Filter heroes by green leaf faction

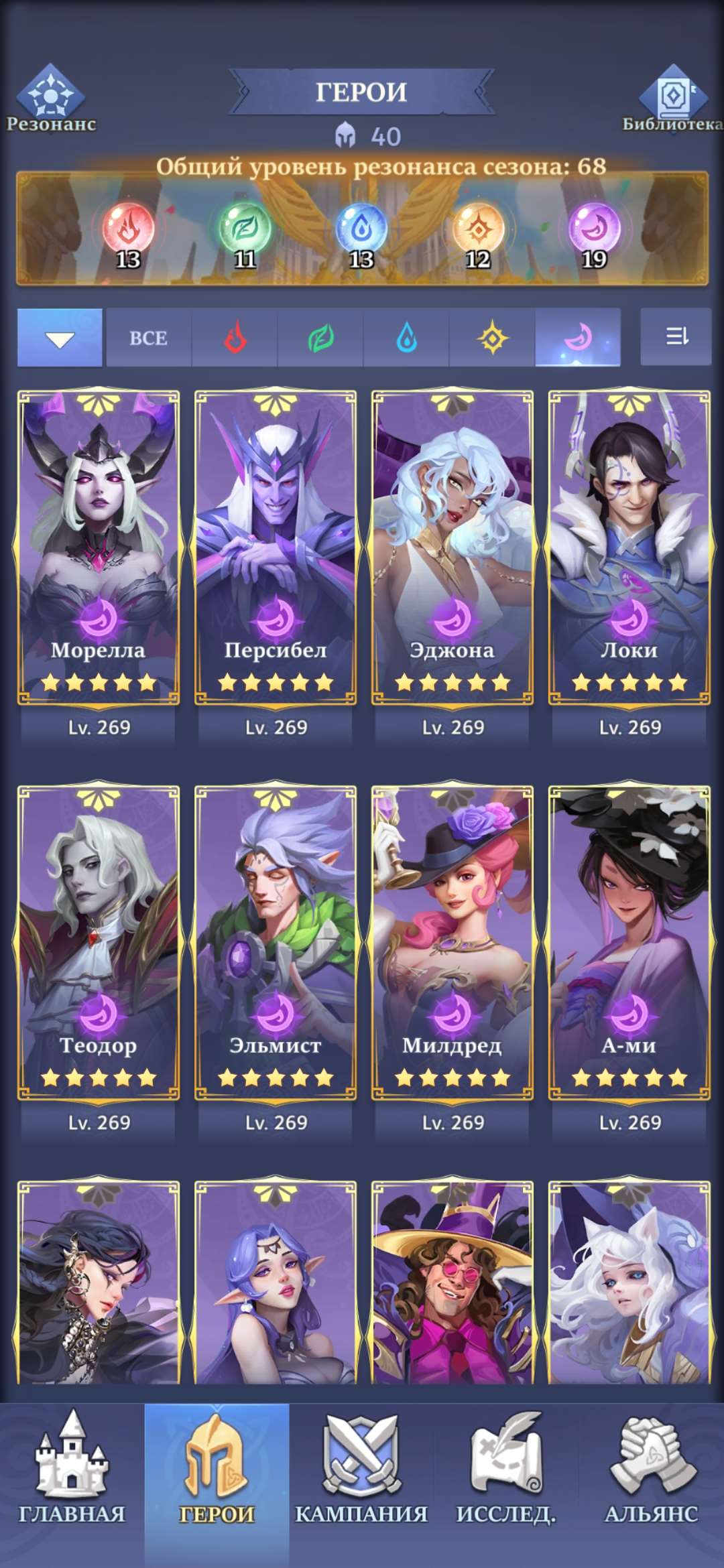[320, 338]
